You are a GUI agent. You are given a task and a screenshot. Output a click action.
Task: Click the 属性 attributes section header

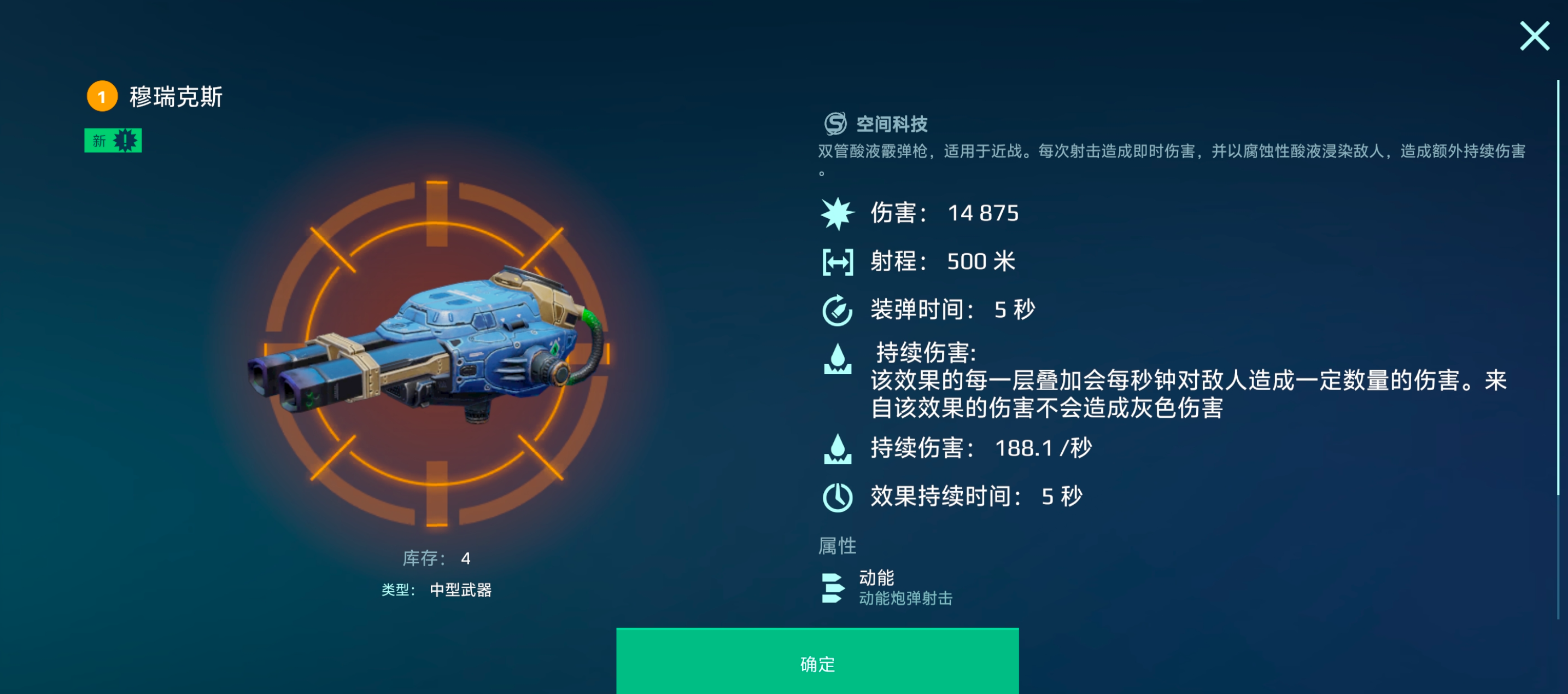click(838, 545)
